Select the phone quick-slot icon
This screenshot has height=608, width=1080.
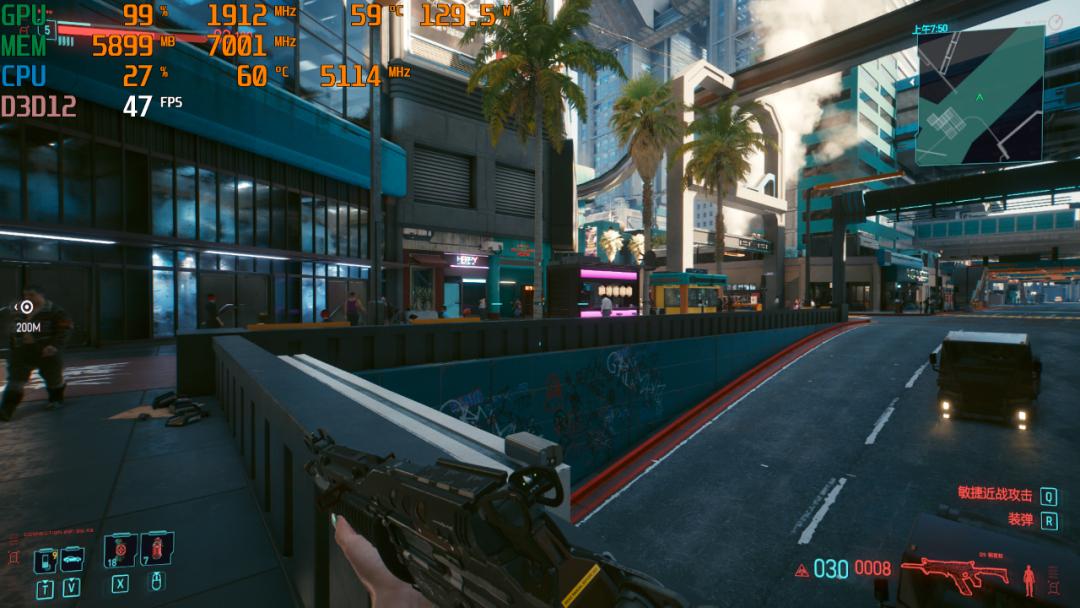click(x=45, y=561)
